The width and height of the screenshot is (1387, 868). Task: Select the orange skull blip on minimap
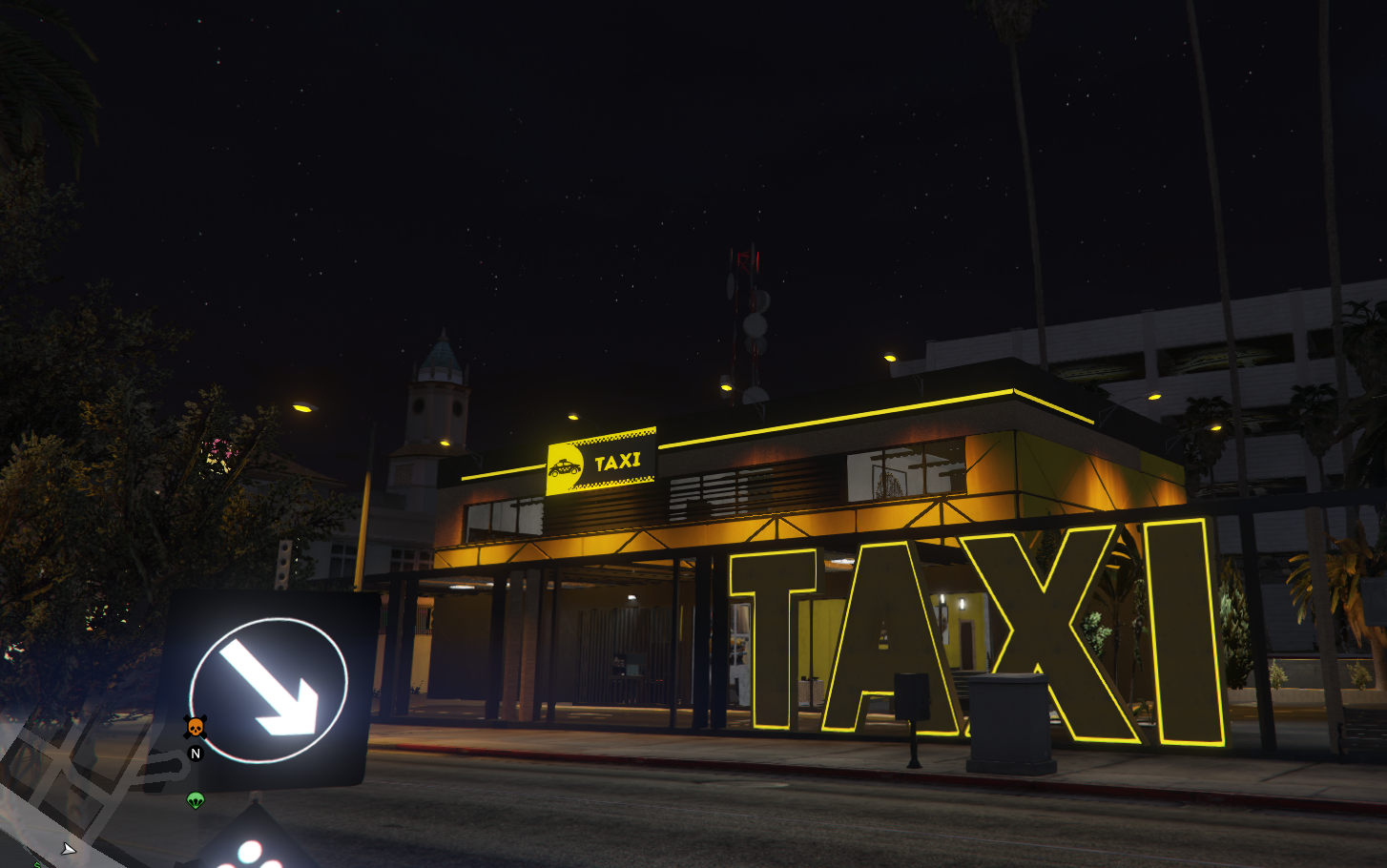tap(195, 727)
